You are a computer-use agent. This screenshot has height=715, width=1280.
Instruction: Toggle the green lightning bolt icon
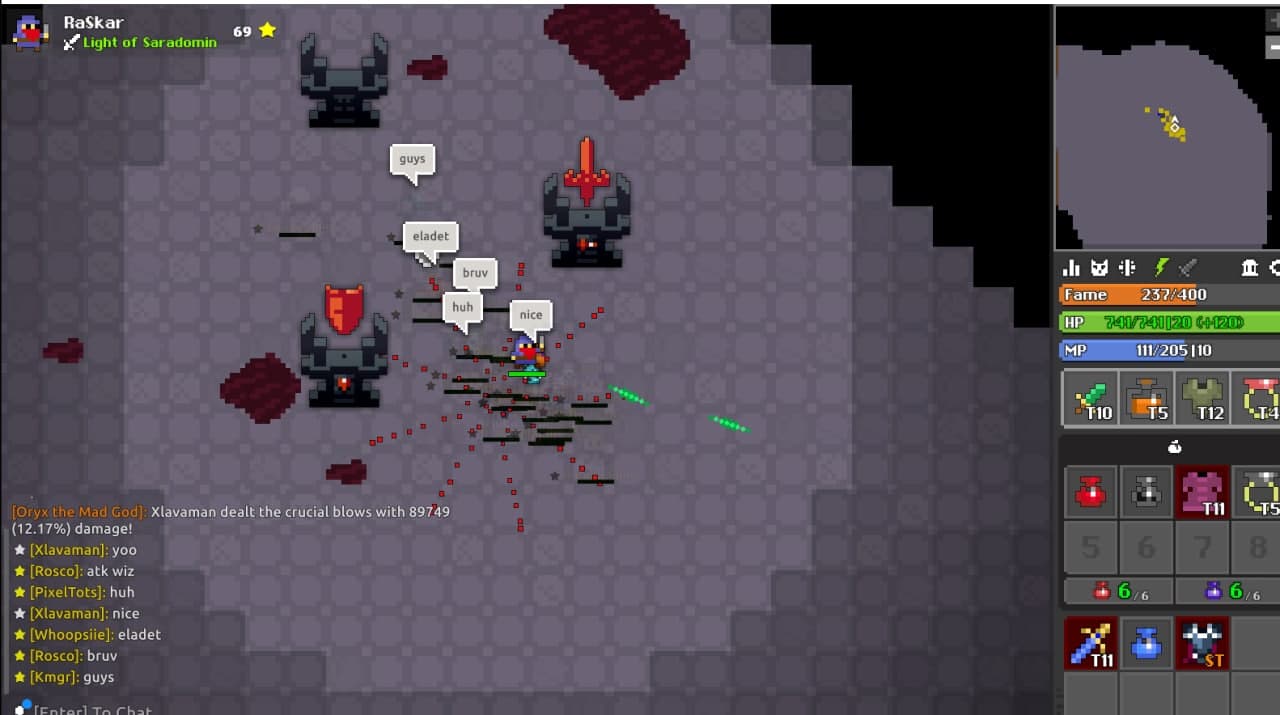coord(1160,268)
